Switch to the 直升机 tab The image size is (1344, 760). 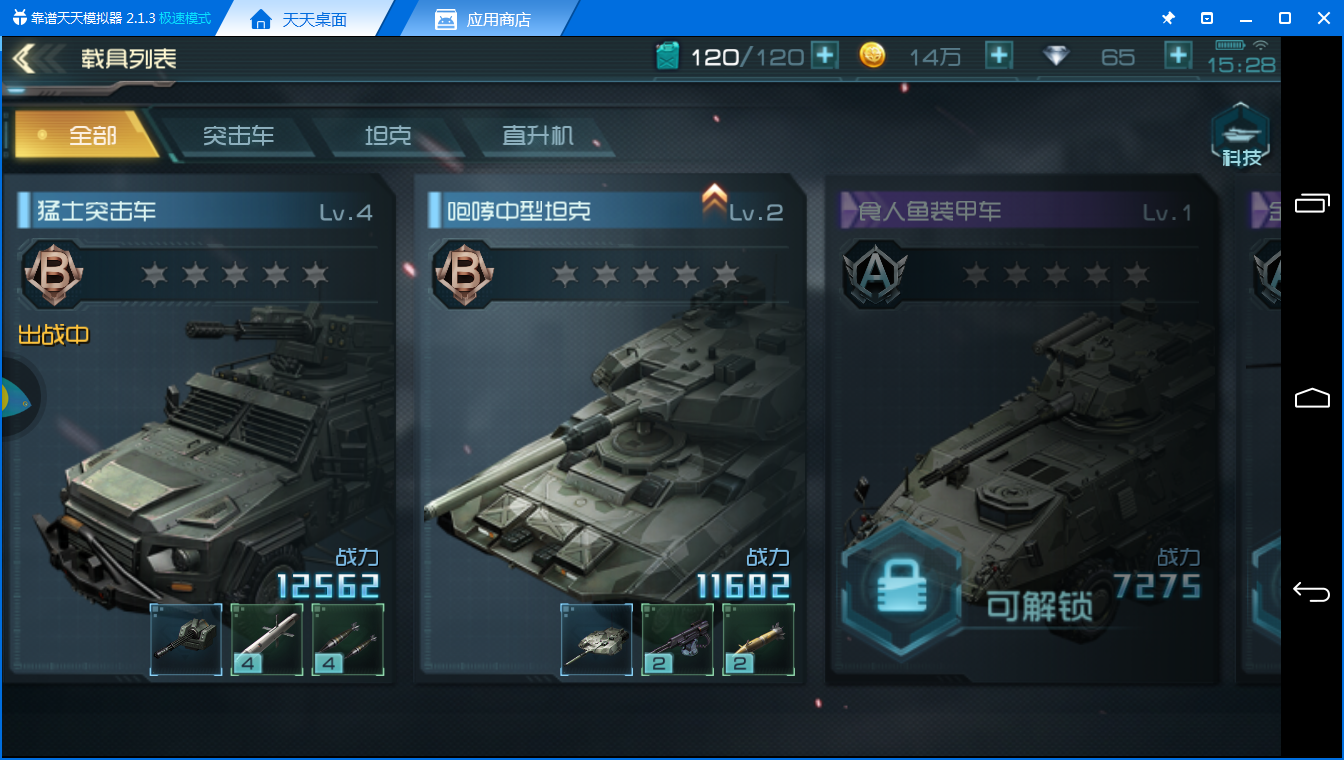pyautogui.click(x=538, y=135)
